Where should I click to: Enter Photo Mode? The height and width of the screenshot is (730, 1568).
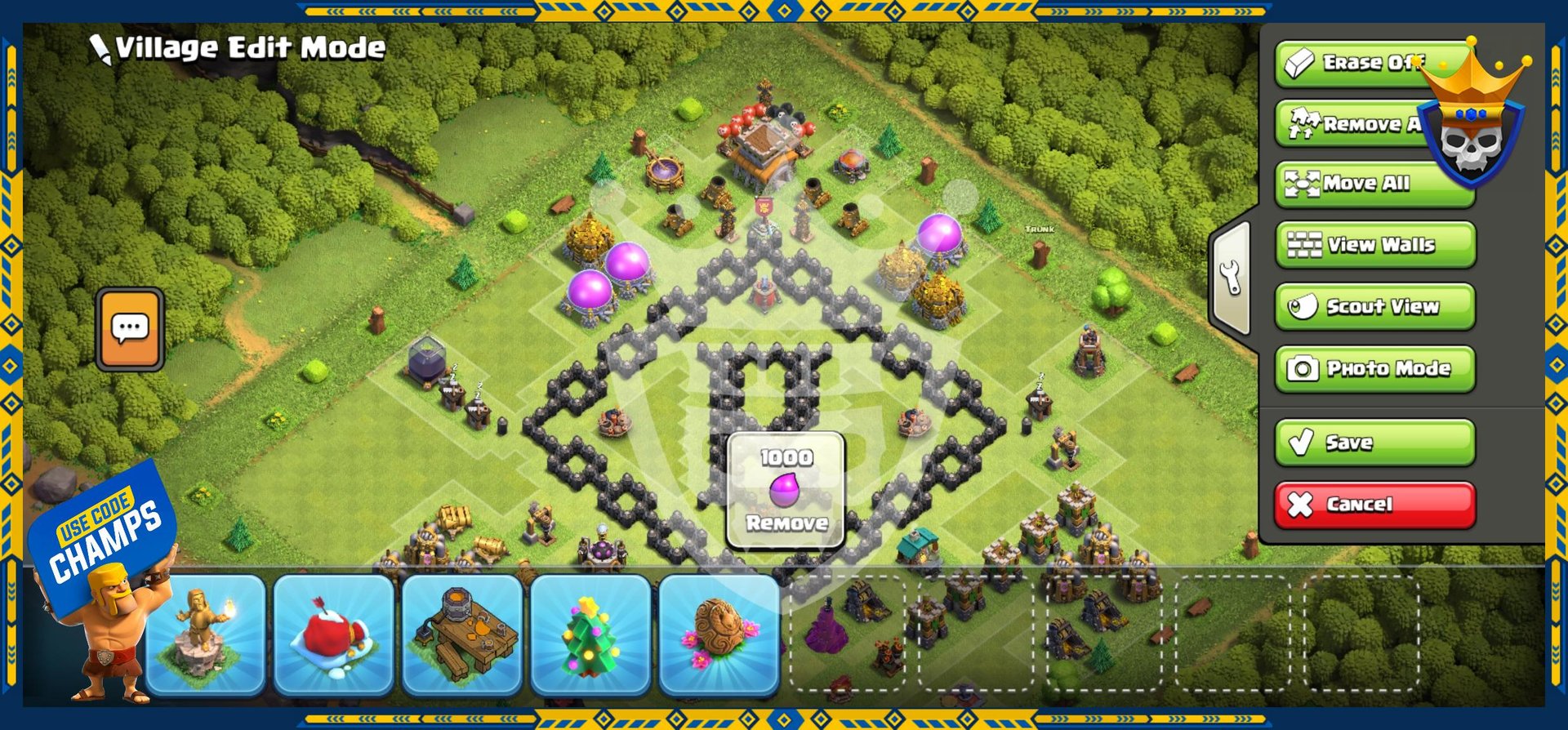coord(1375,369)
